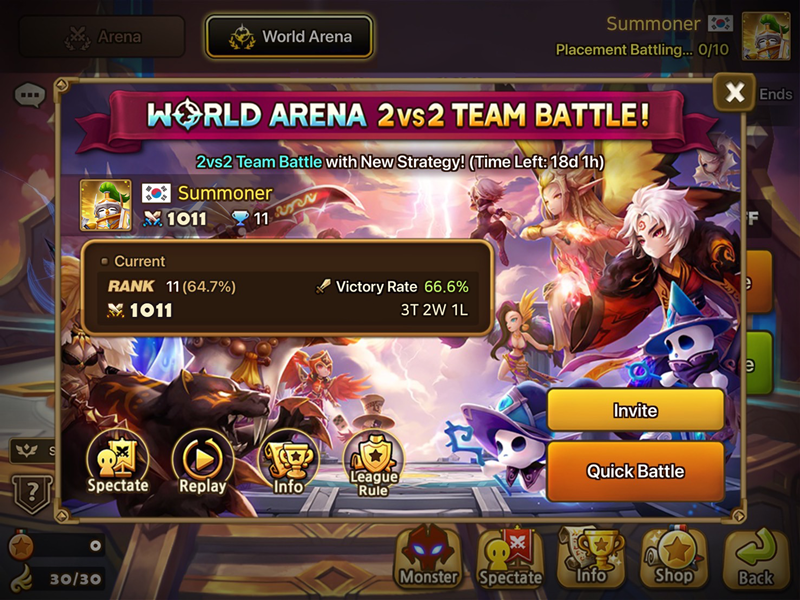The width and height of the screenshot is (800, 600).
Task: Close the World Arena 2vs2 popup
Action: pyautogui.click(x=735, y=93)
